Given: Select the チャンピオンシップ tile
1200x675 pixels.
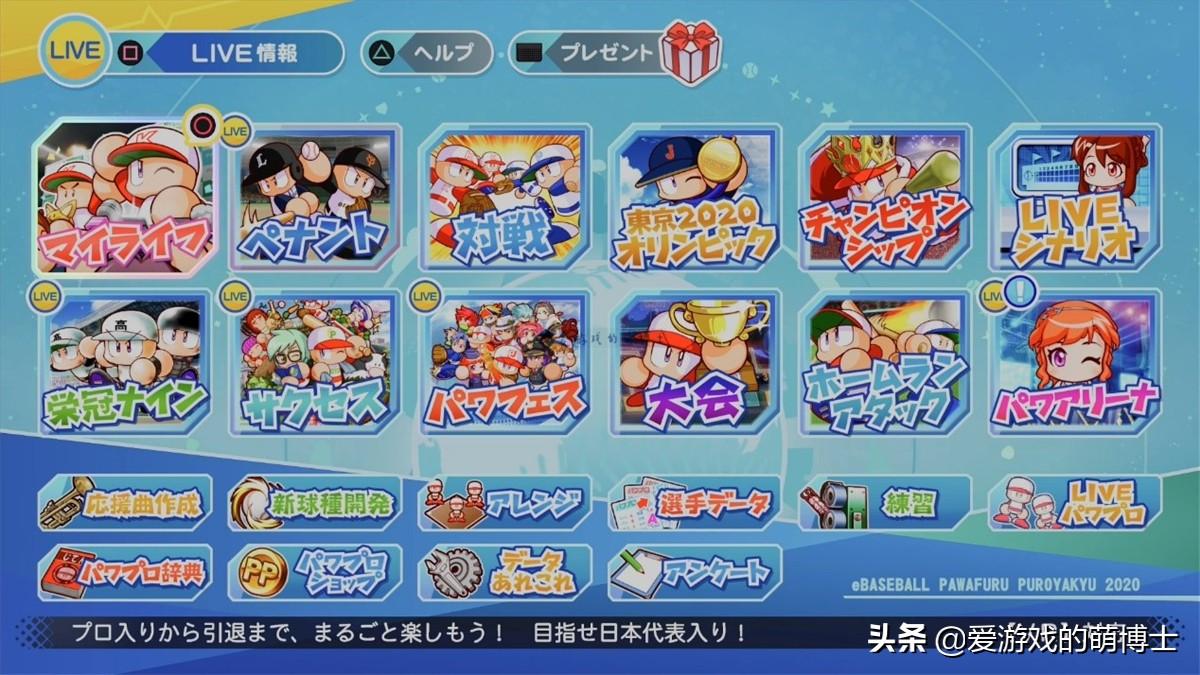Looking at the screenshot, I should click(885, 198).
